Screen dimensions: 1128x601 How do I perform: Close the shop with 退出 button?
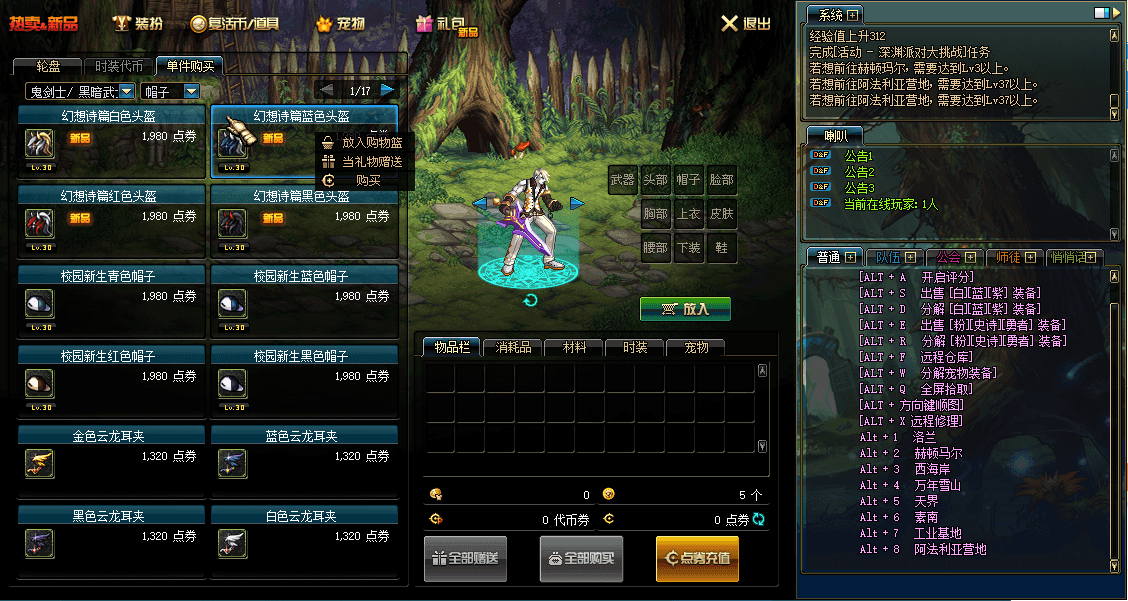746,23
